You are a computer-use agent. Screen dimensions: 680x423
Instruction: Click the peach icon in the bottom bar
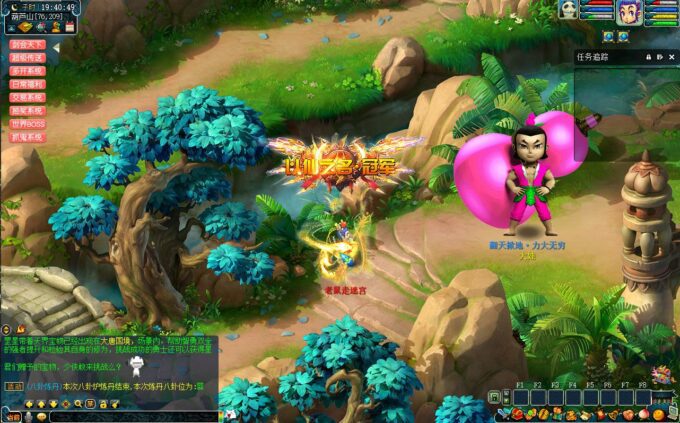tap(645, 413)
